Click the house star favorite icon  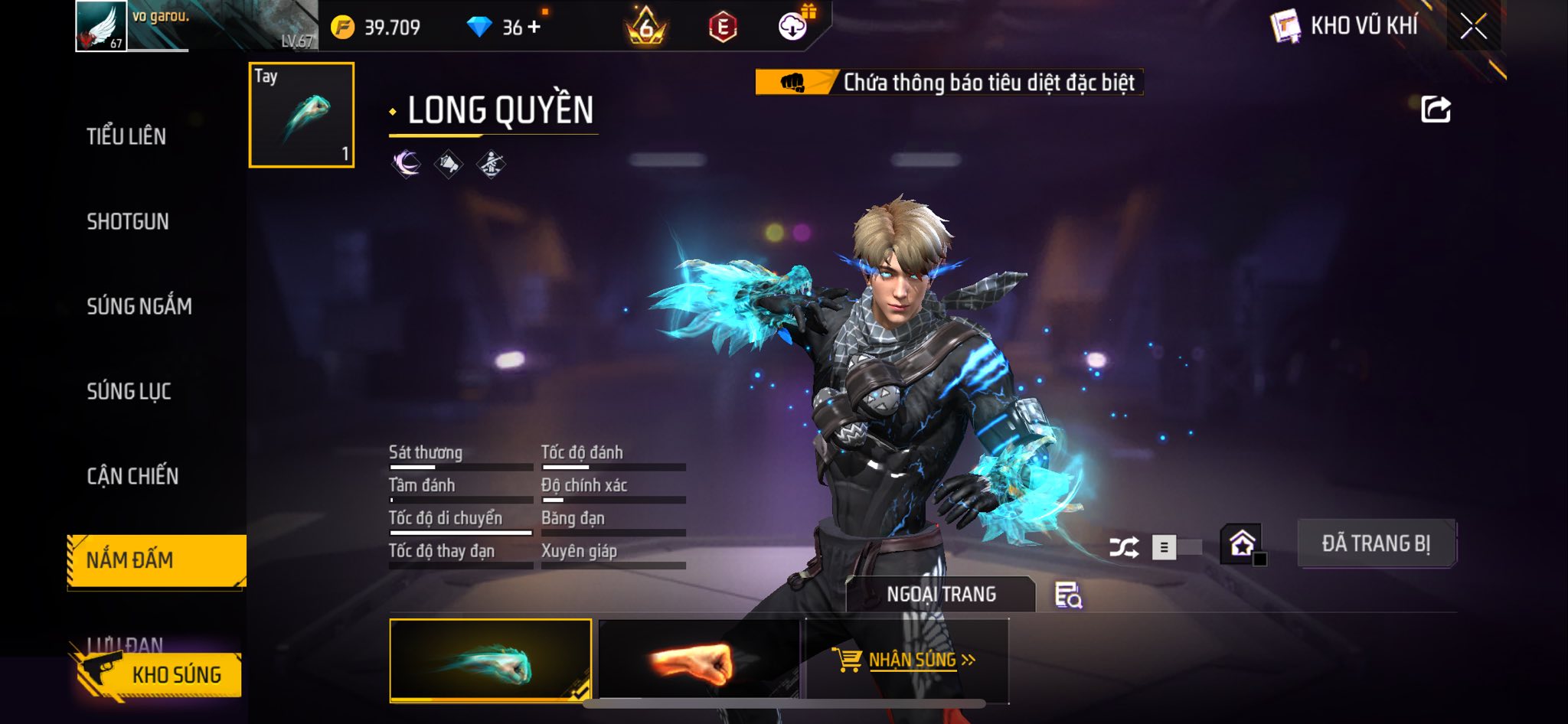click(x=1242, y=544)
